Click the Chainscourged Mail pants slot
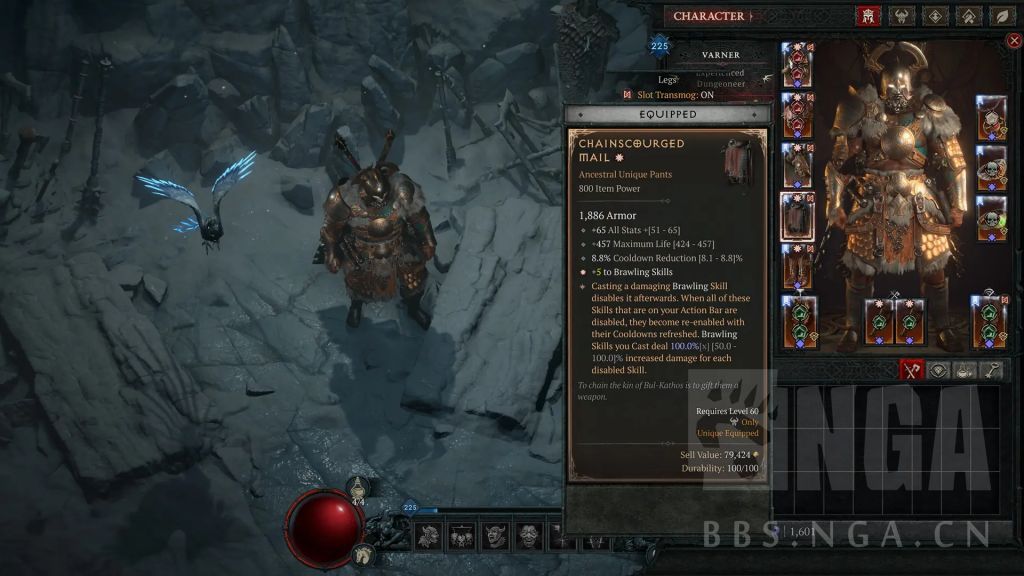 tap(797, 216)
